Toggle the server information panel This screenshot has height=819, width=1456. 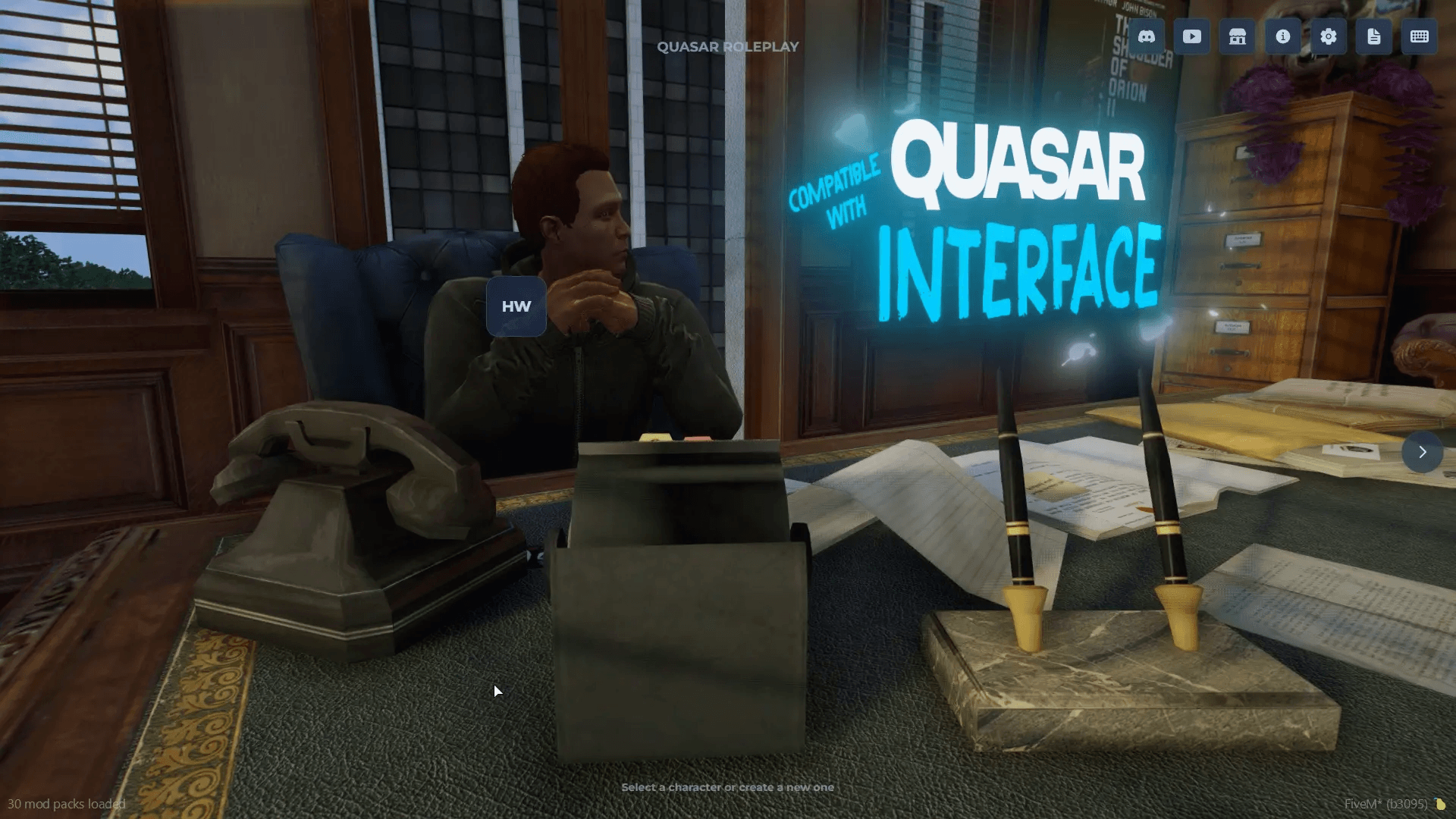1282,36
